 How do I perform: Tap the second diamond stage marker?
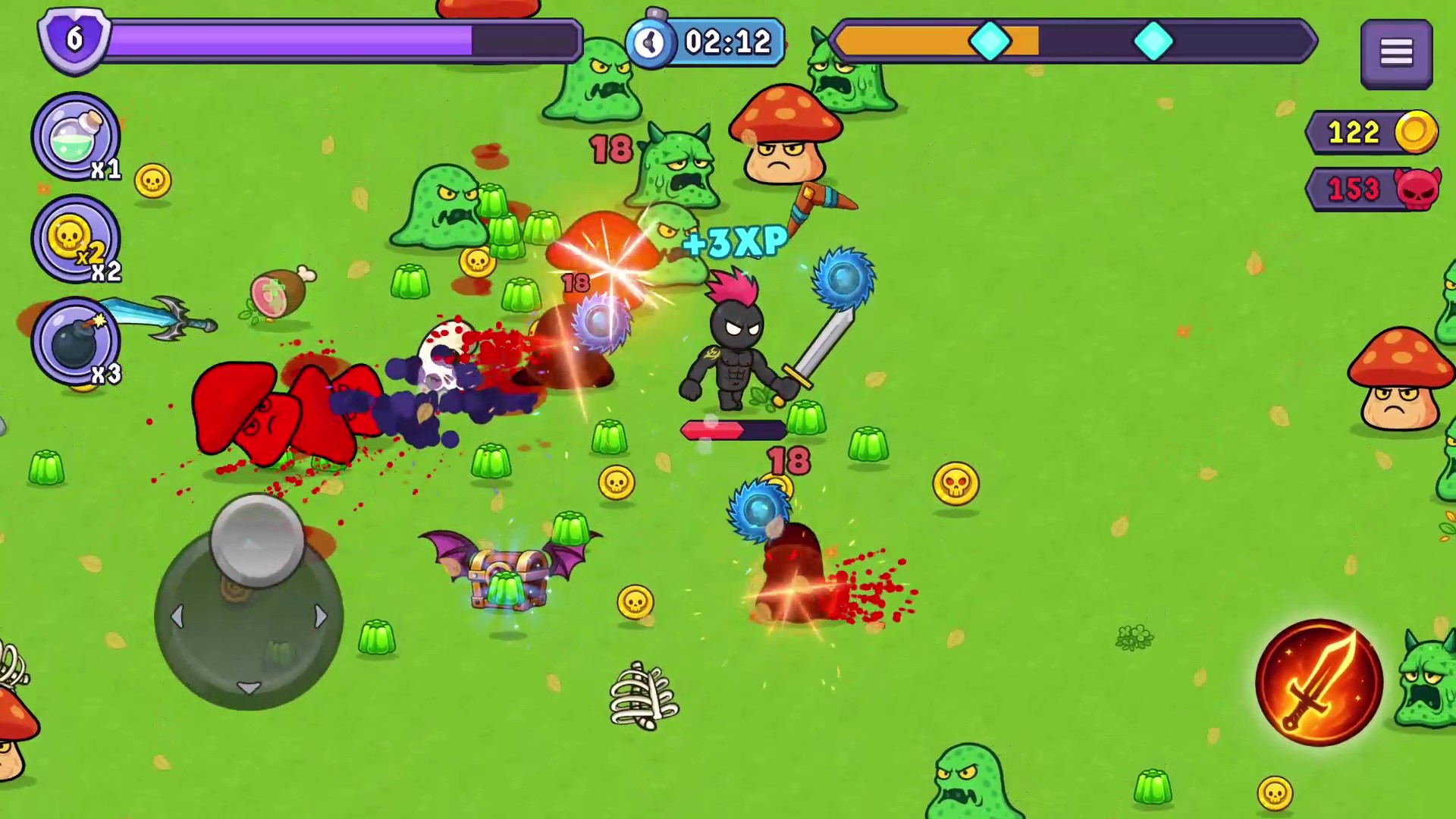(x=1154, y=42)
